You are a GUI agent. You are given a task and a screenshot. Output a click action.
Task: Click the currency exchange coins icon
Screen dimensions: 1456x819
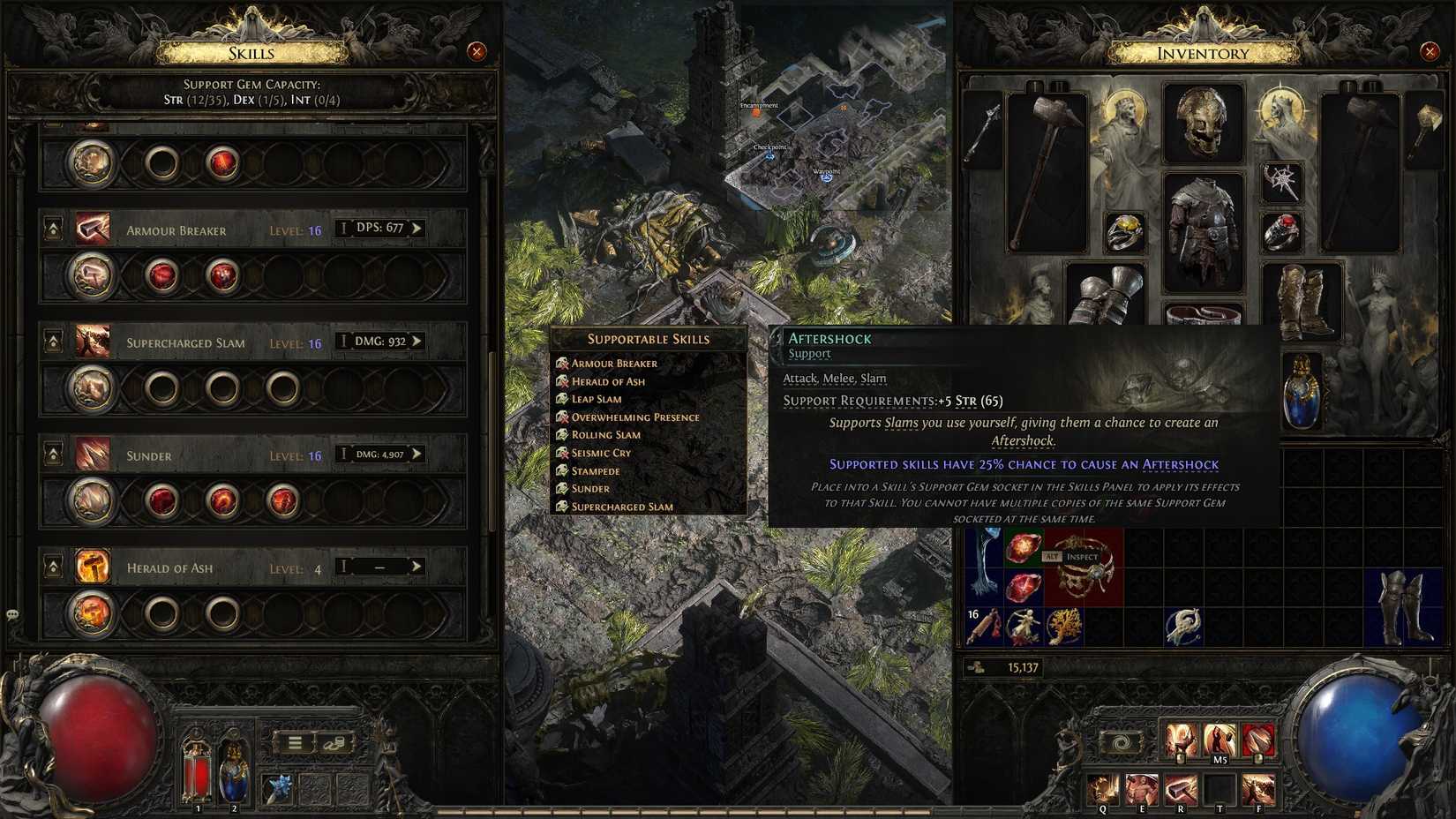click(x=334, y=743)
